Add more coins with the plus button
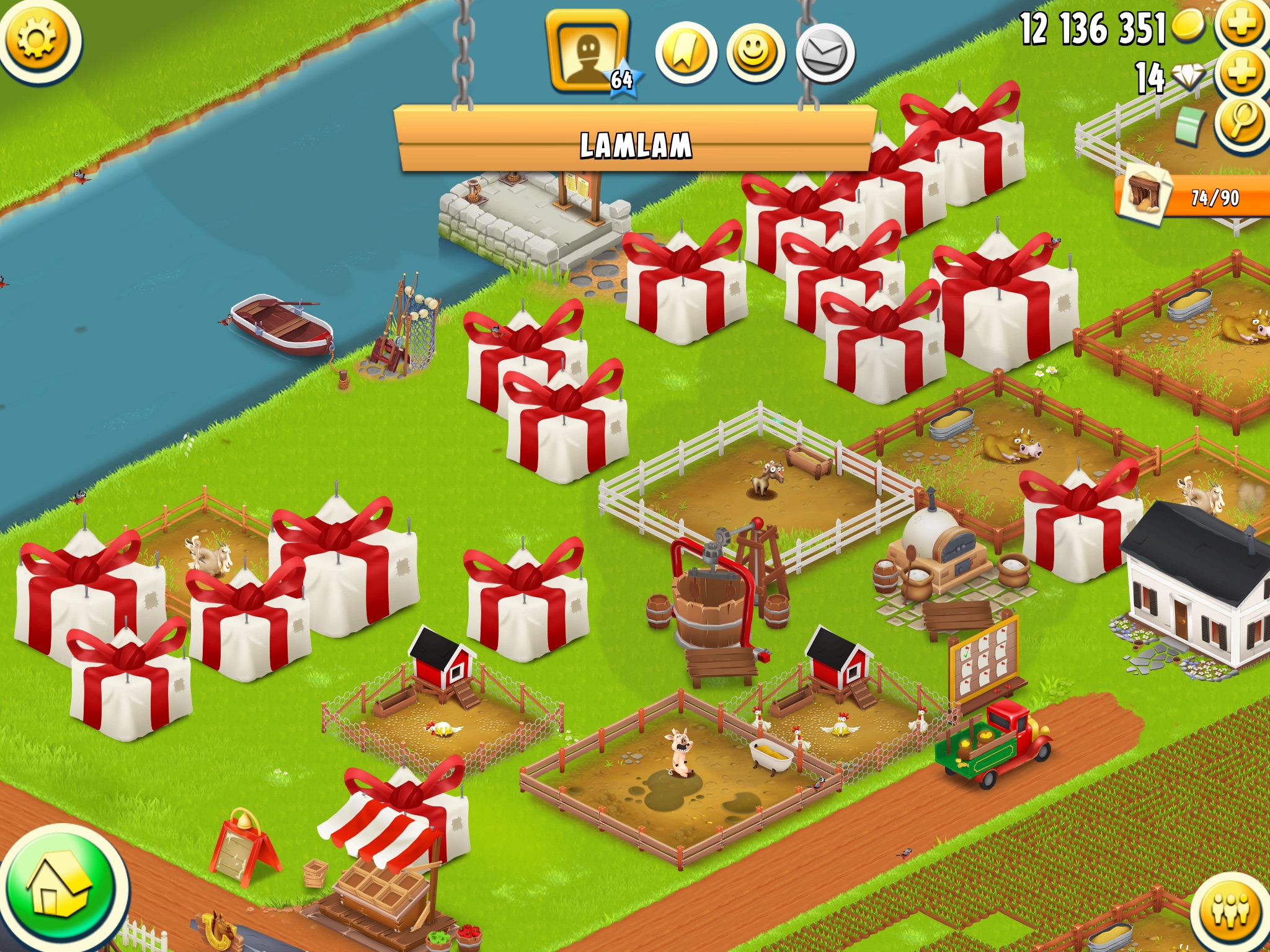The height and width of the screenshot is (952, 1270). [1241, 24]
